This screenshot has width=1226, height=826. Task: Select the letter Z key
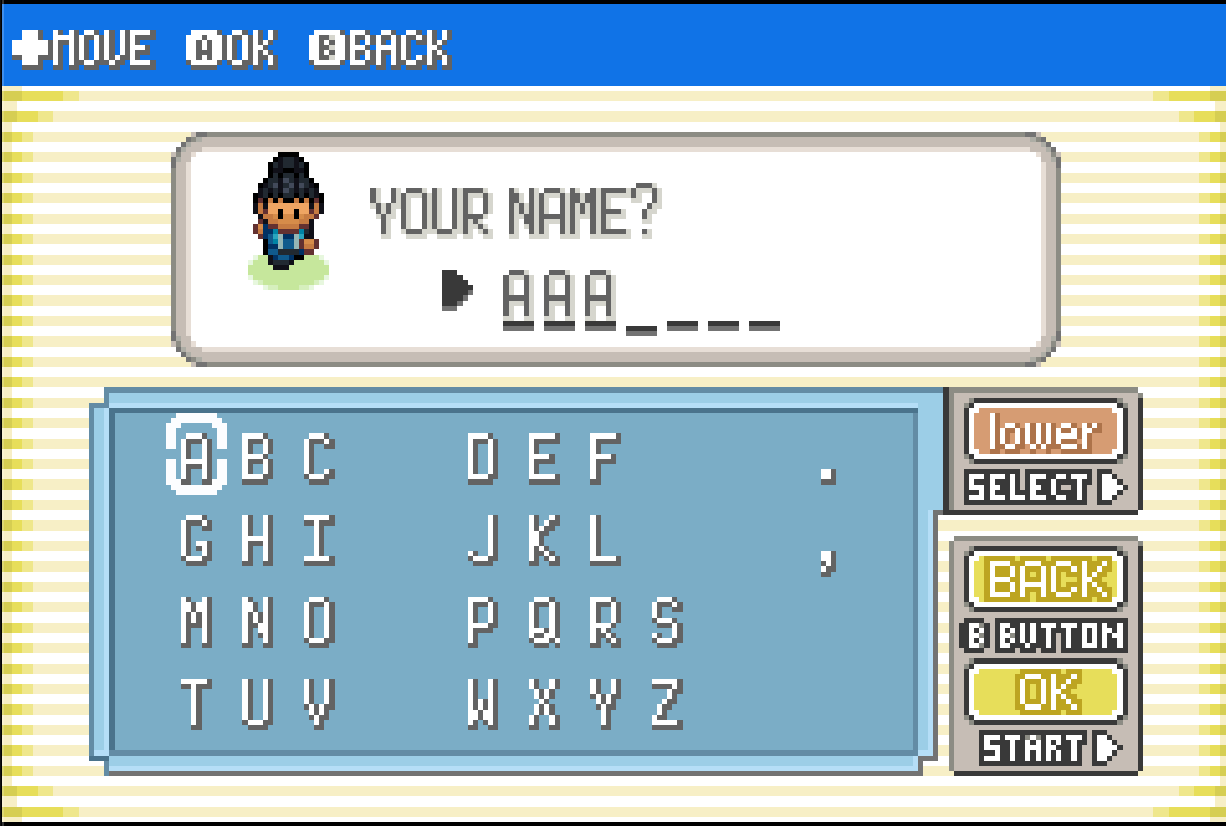666,703
